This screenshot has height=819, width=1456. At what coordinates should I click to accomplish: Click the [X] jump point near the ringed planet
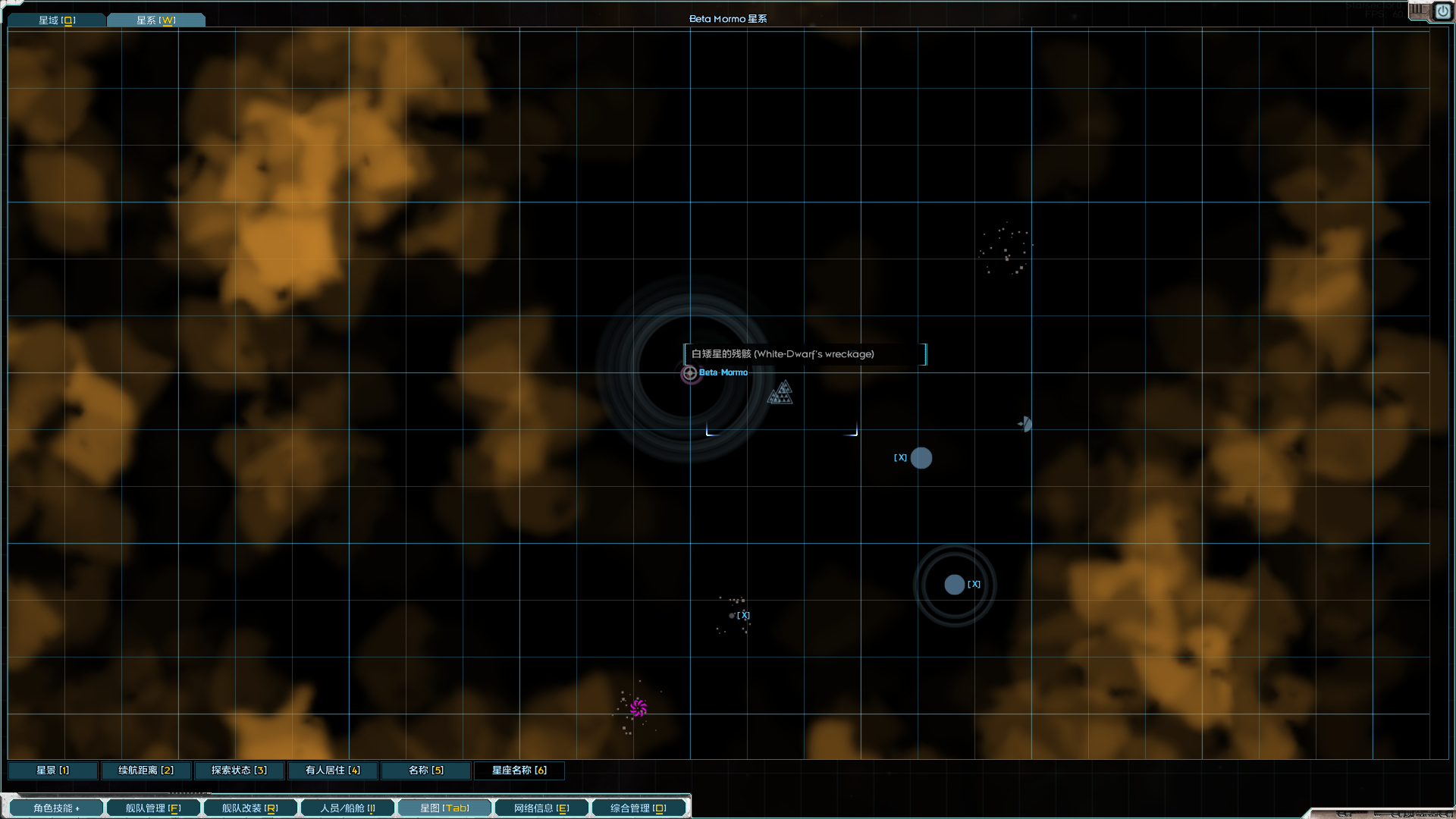974,584
